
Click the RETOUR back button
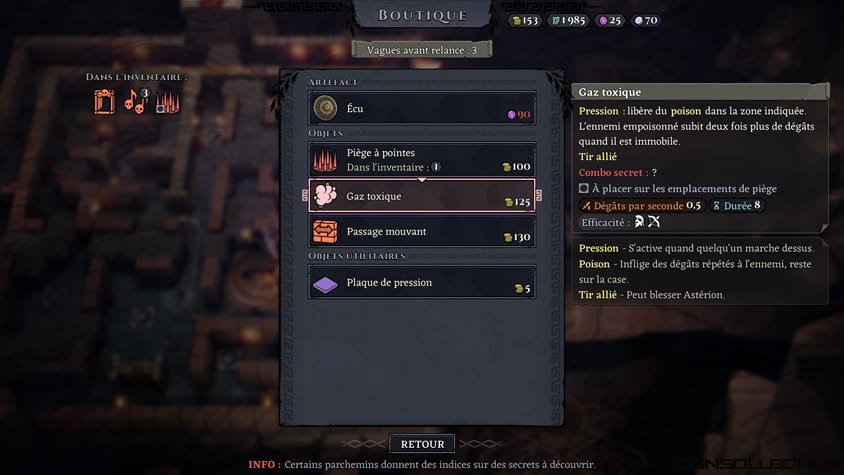tap(422, 443)
